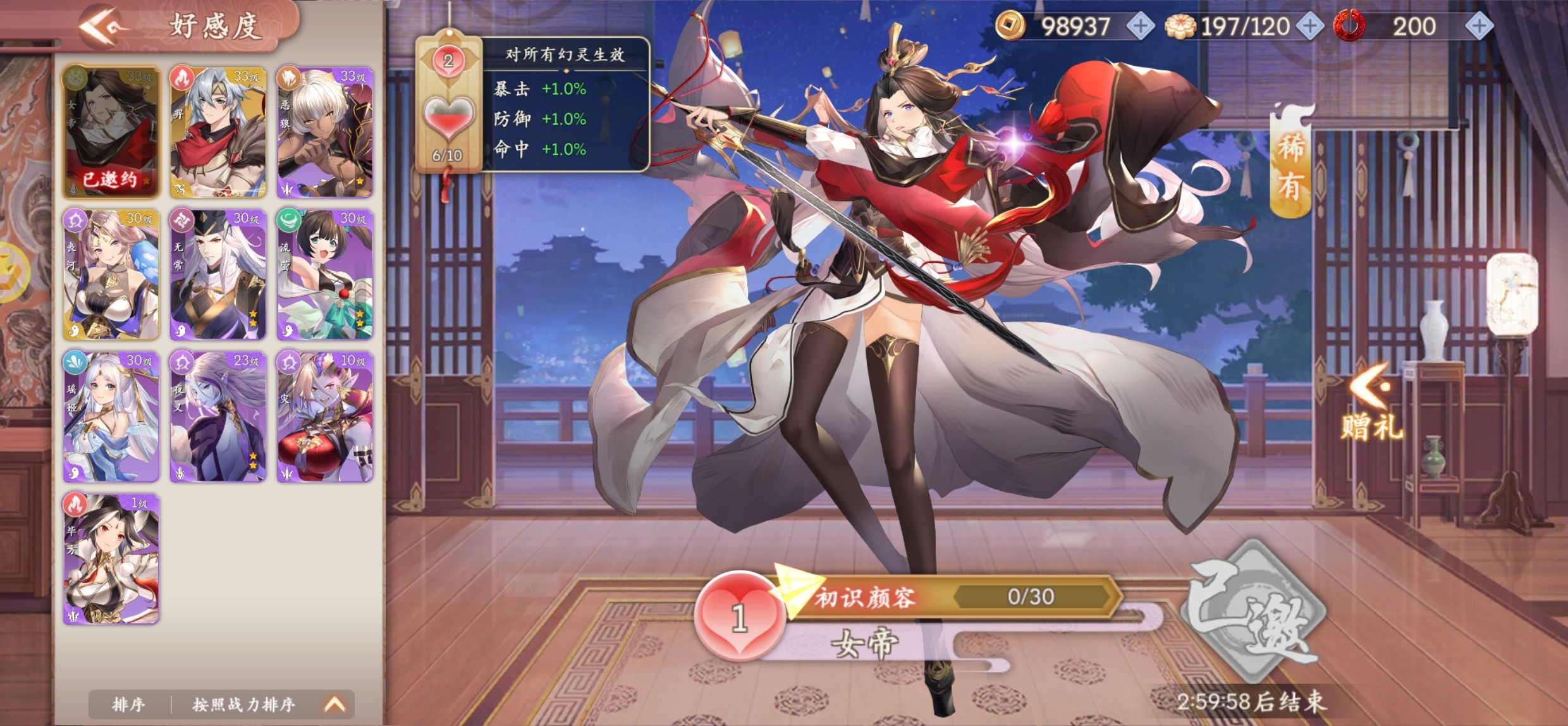This screenshot has height=726, width=1568.
Task: Add mooncake stamina with its plus button
Action: tap(1309, 27)
